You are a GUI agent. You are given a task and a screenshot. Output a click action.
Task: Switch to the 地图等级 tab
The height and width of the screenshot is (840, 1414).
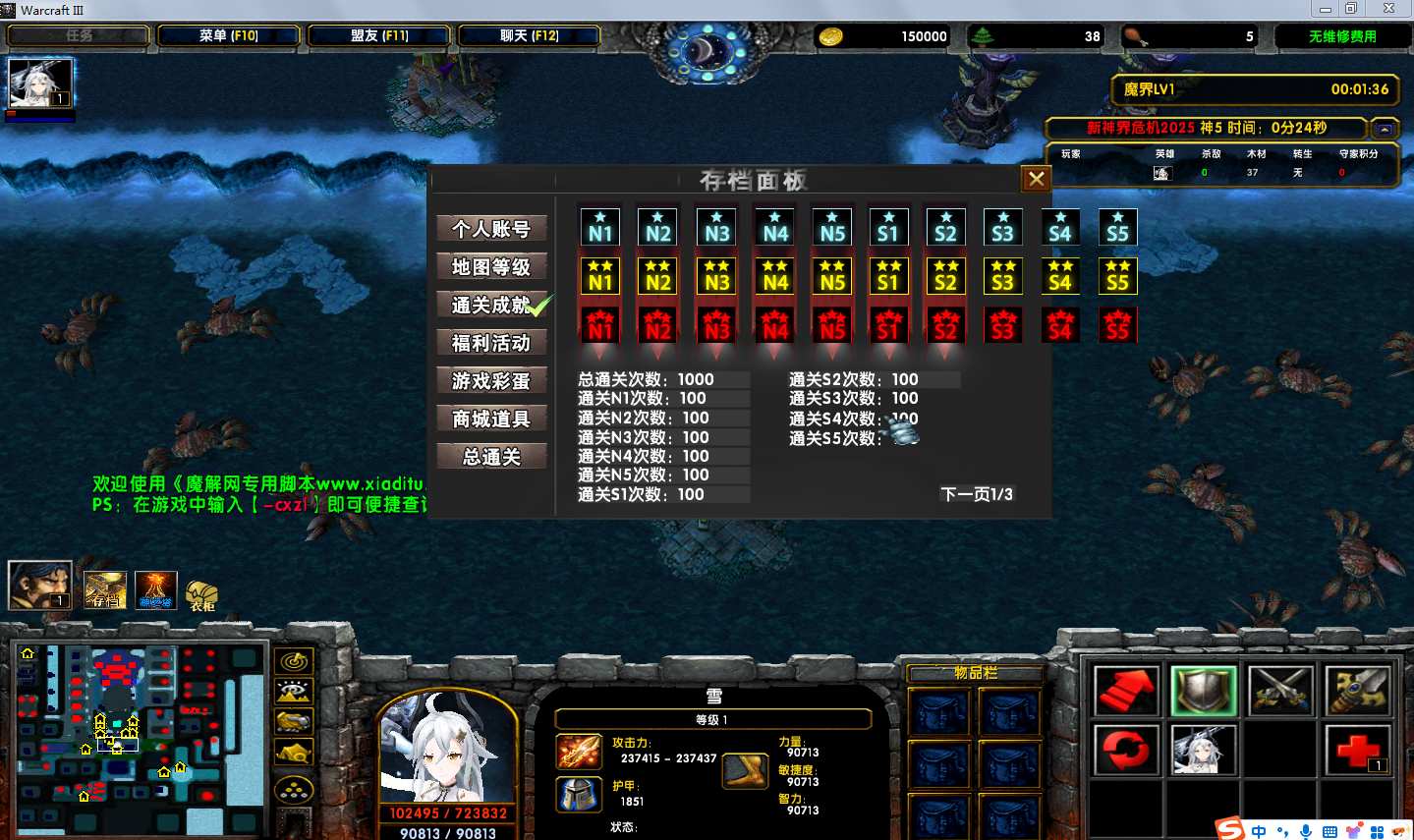[491, 267]
